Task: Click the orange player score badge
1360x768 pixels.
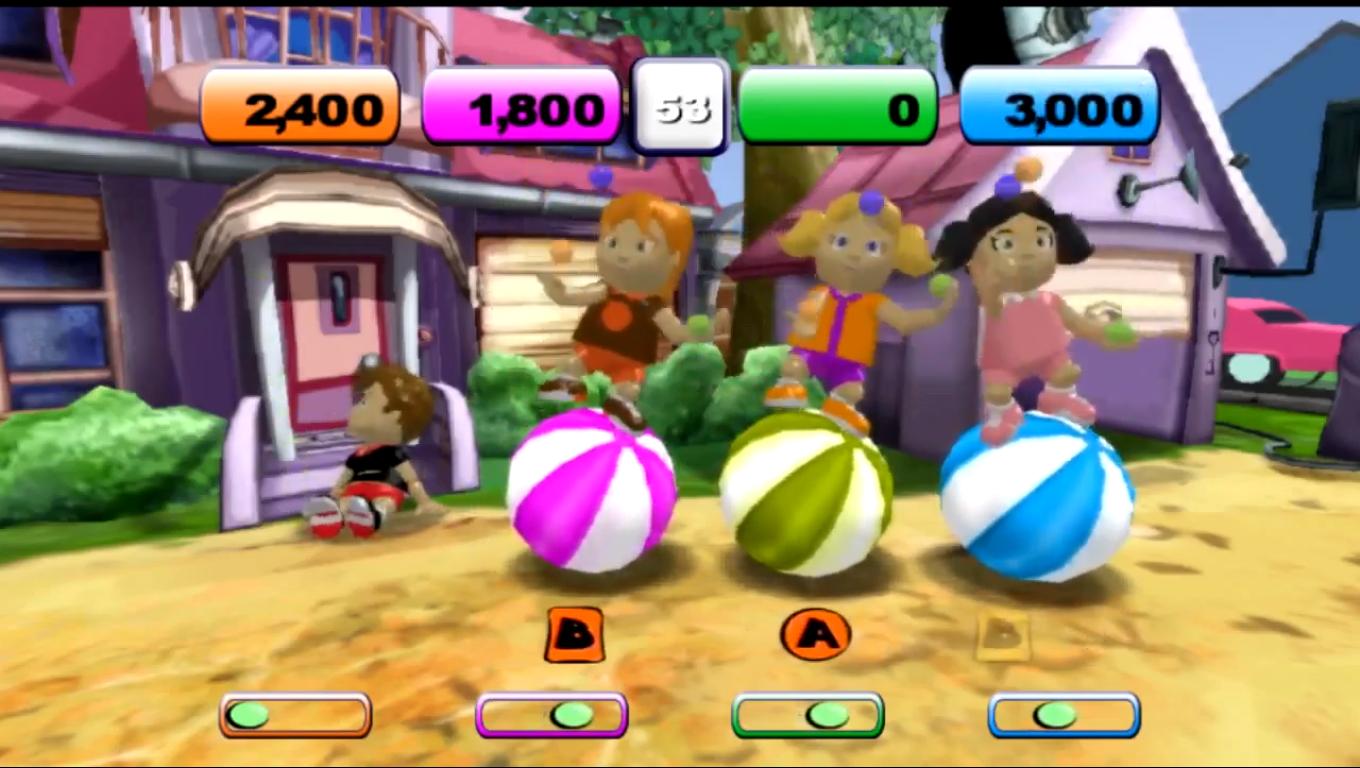Action: click(x=300, y=106)
